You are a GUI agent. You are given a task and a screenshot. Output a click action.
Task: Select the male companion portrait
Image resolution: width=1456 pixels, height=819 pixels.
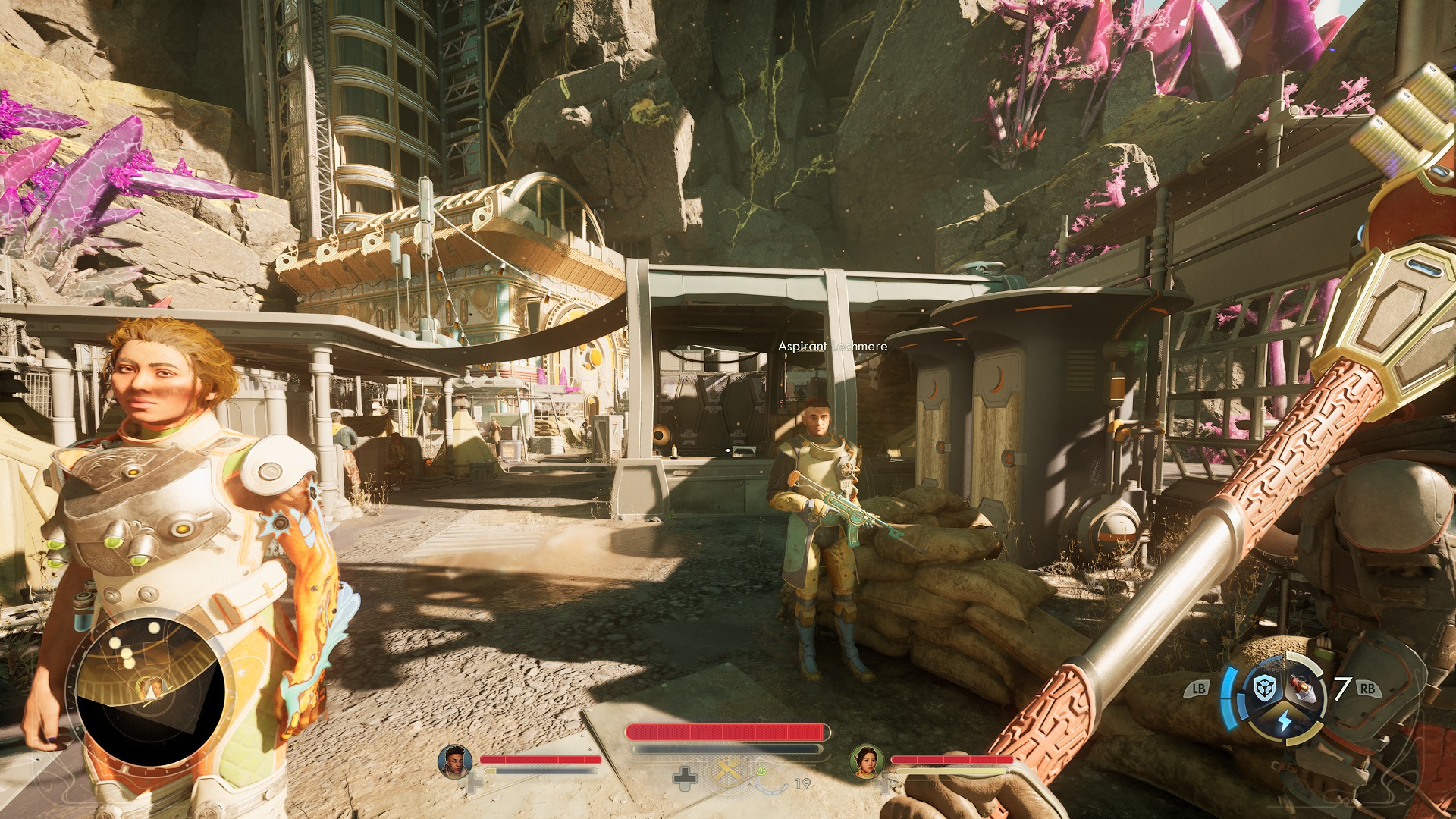[454, 761]
